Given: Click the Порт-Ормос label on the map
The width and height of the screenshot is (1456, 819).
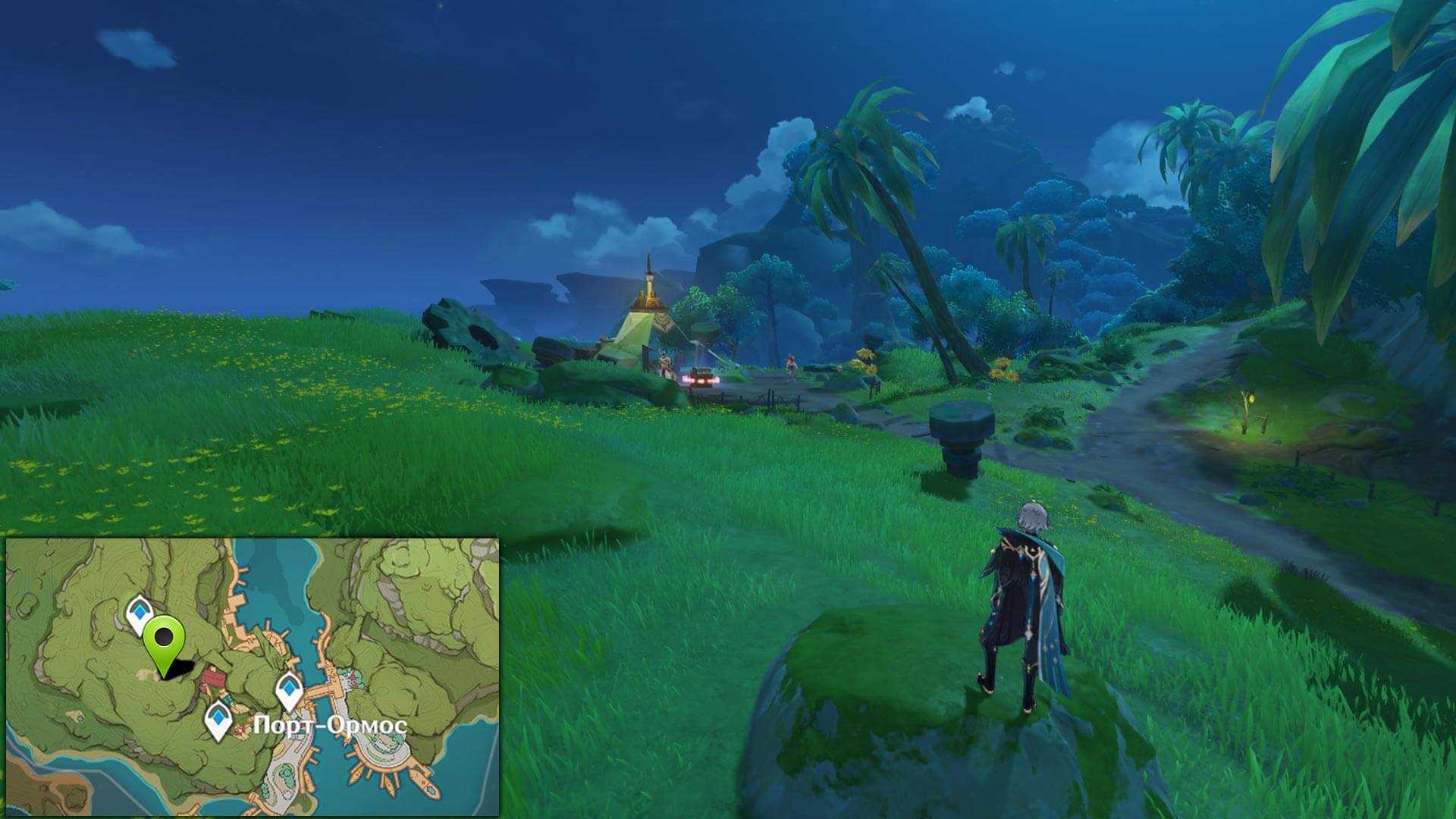Looking at the screenshot, I should 330,726.
